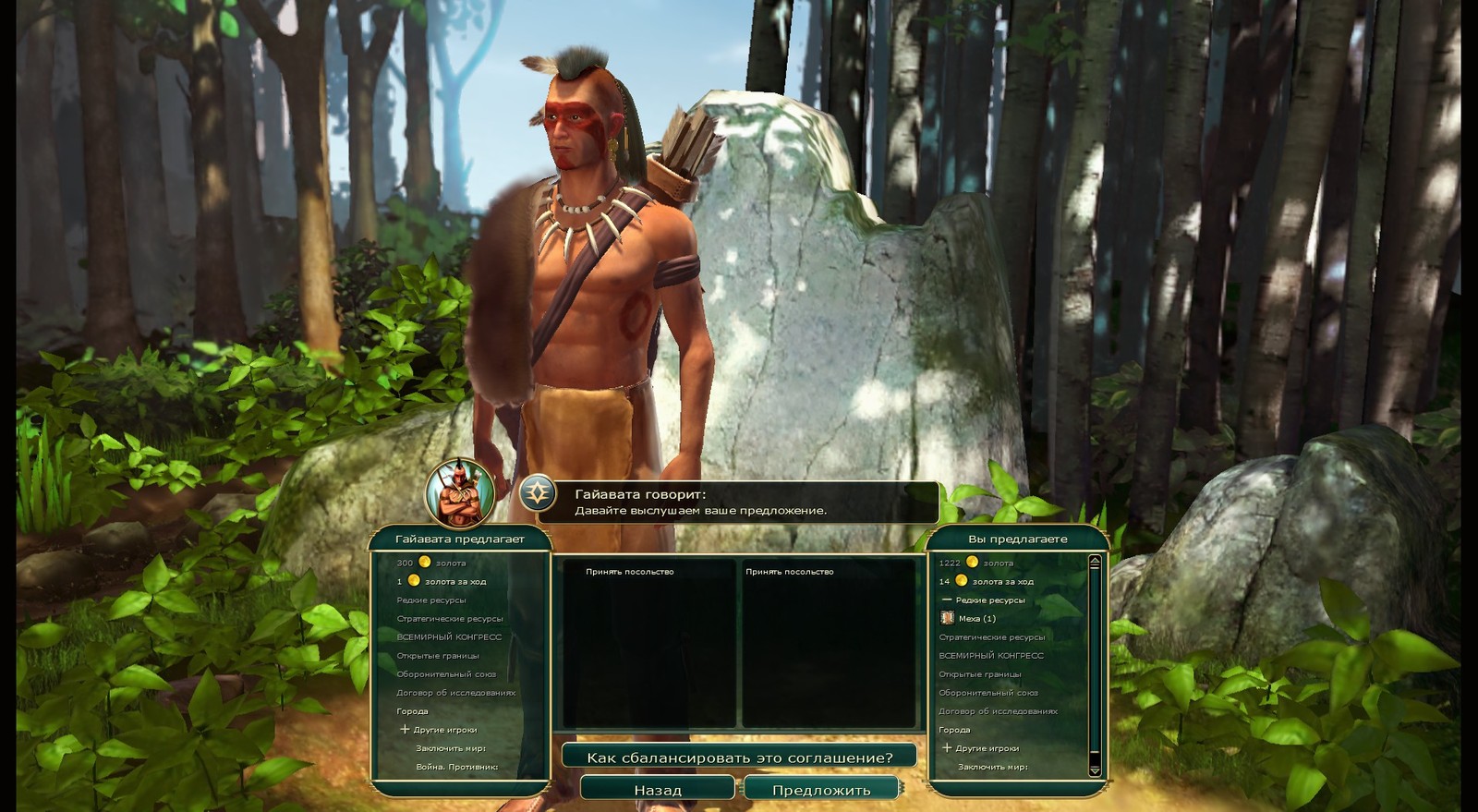
Task: Submit the deal with the Предложить button
Action: [820, 790]
